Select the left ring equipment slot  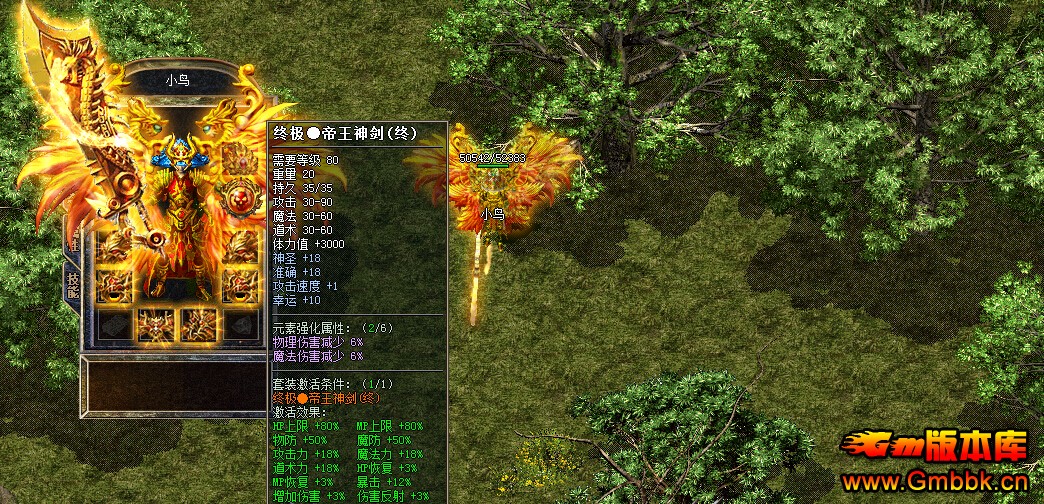click(x=113, y=285)
